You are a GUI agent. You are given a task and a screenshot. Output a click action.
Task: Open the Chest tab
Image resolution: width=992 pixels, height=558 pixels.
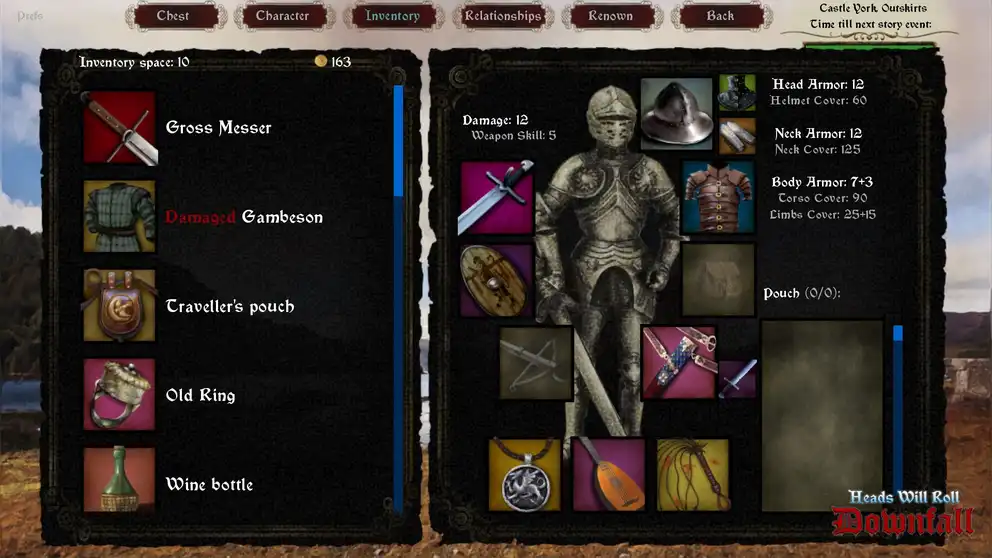pyautogui.click(x=173, y=16)
